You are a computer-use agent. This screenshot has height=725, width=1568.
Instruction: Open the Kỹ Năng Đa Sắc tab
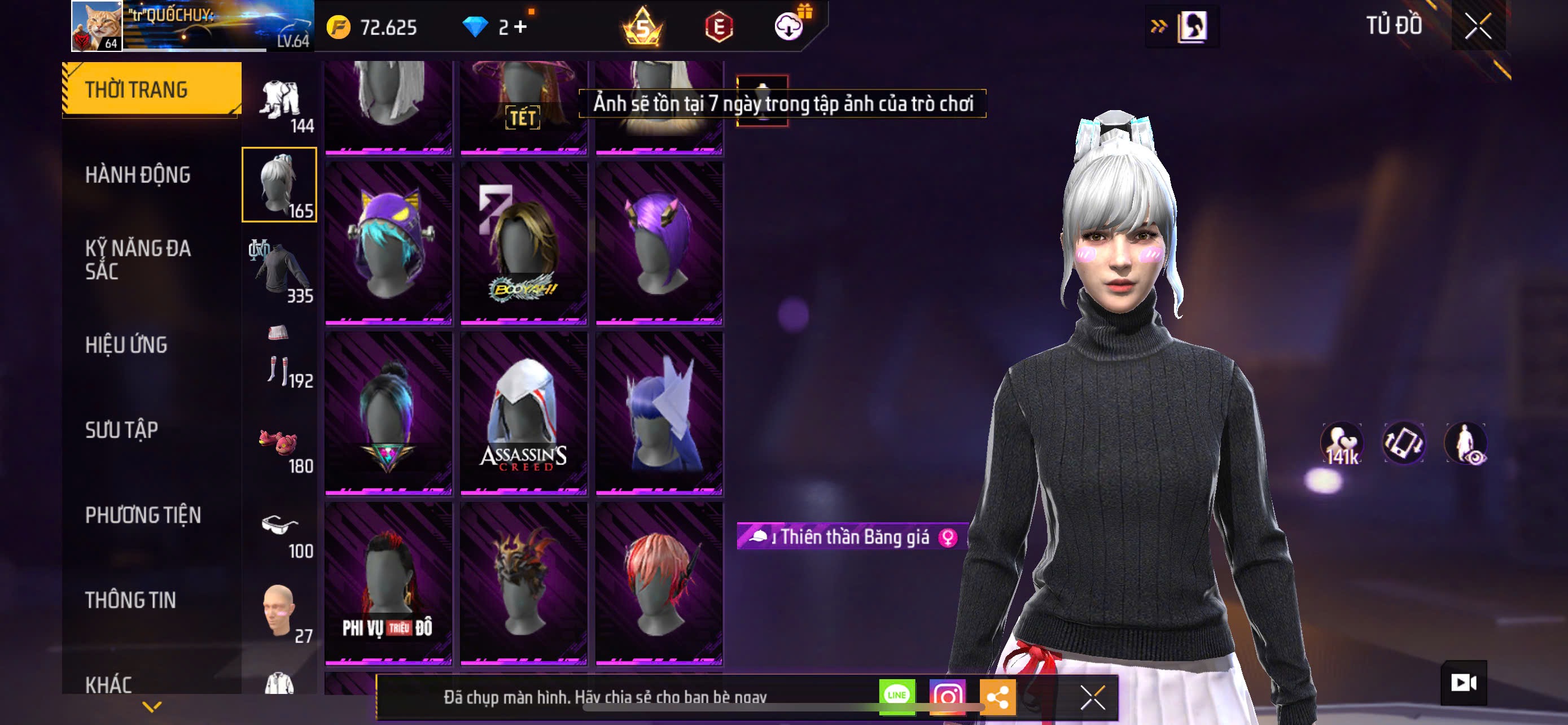coord(138,259)
